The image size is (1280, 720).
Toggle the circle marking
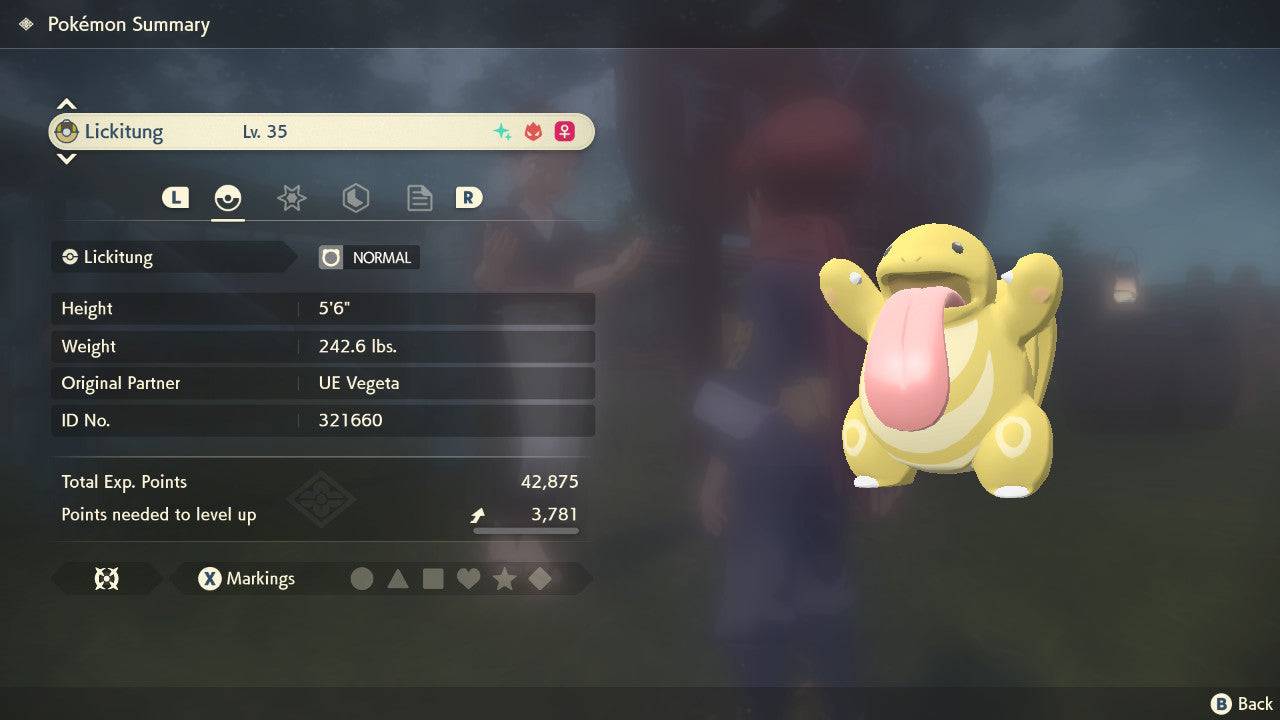point(362,579)
